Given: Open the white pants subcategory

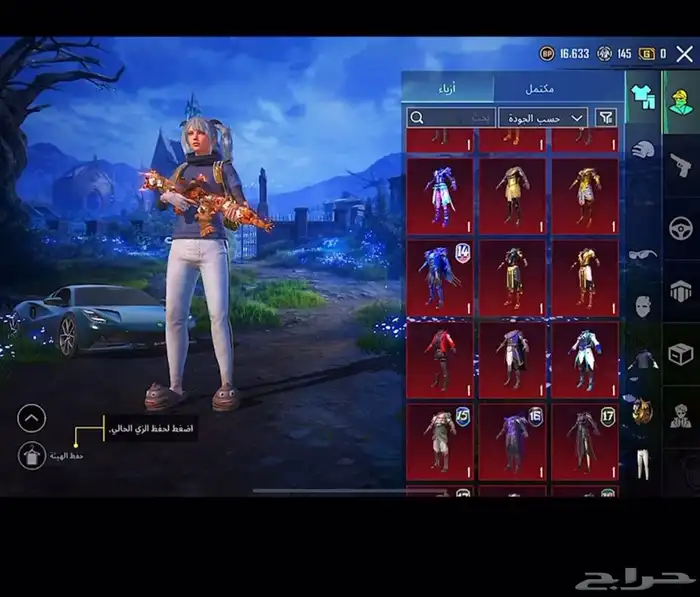Looking at the screenshot, I should coord(642,462).
